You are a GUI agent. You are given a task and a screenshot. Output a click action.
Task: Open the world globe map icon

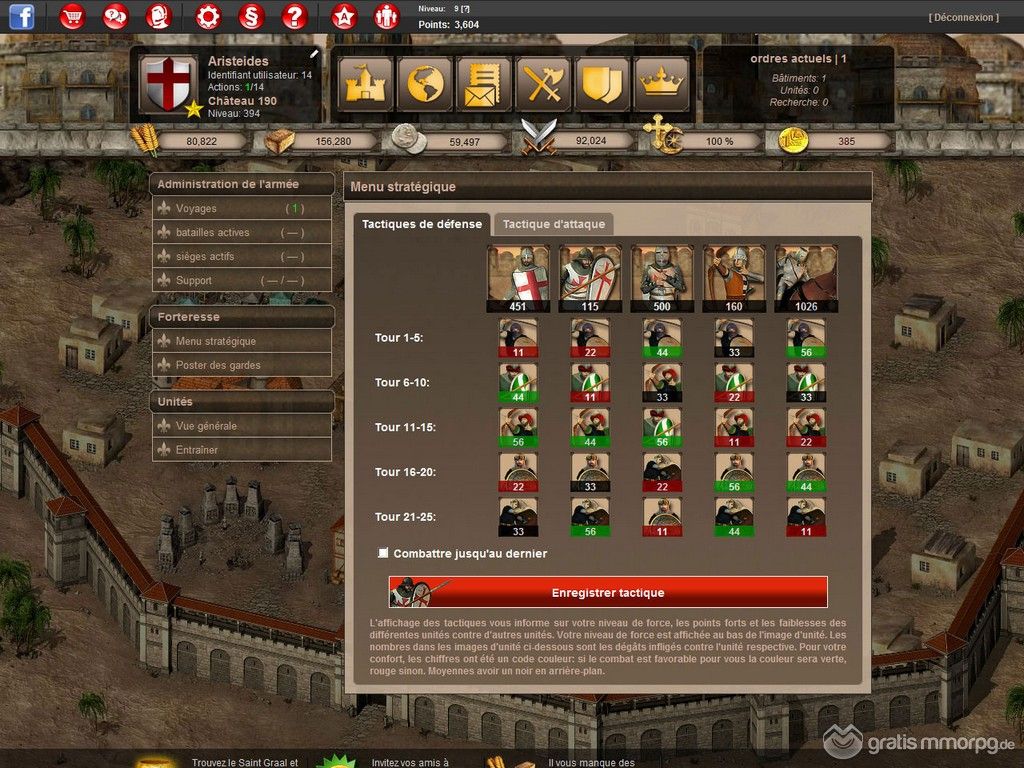(425, 84)
